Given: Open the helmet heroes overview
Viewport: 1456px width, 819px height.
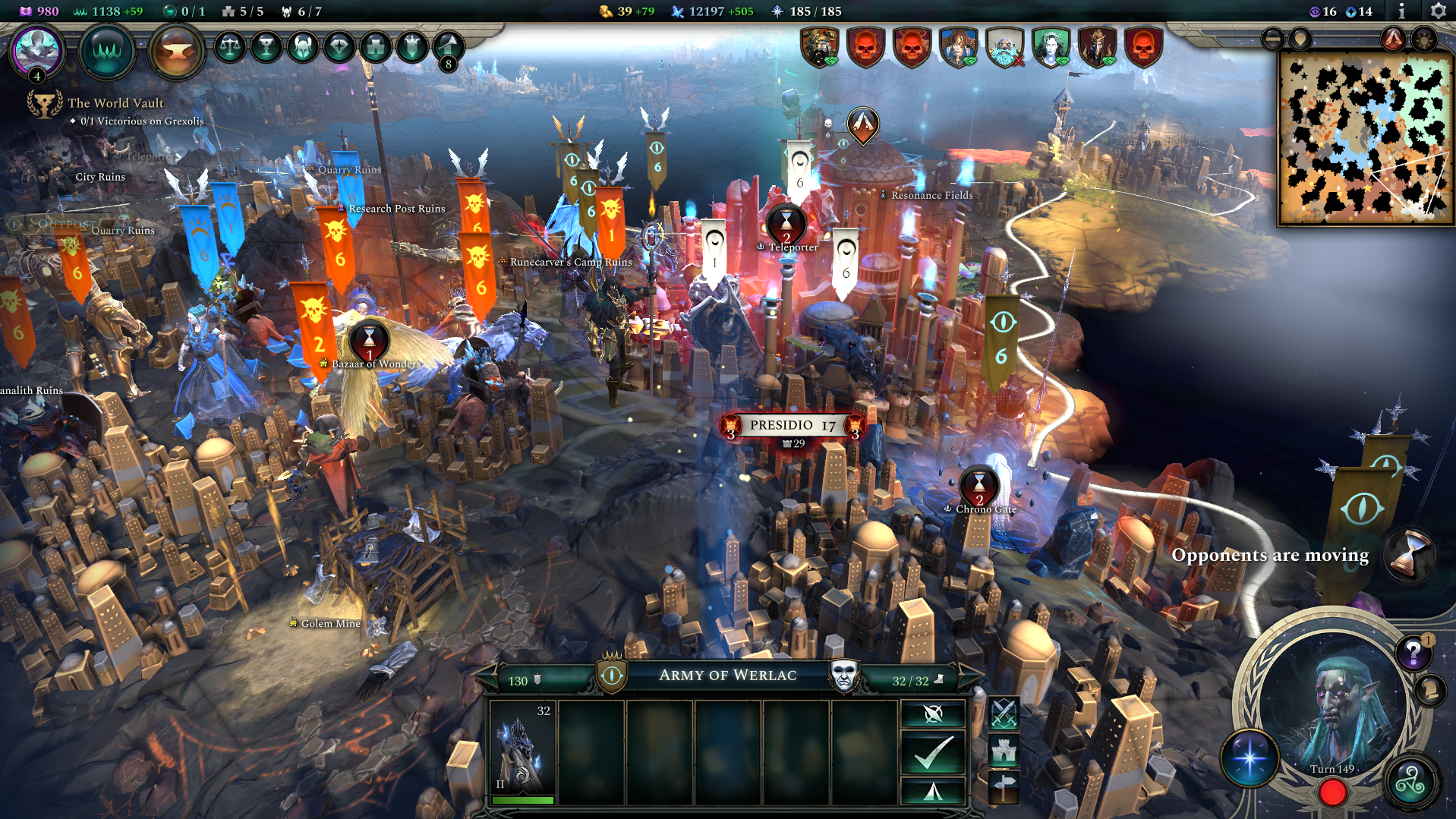Looking at the screenshot, I should click(302, 48).
